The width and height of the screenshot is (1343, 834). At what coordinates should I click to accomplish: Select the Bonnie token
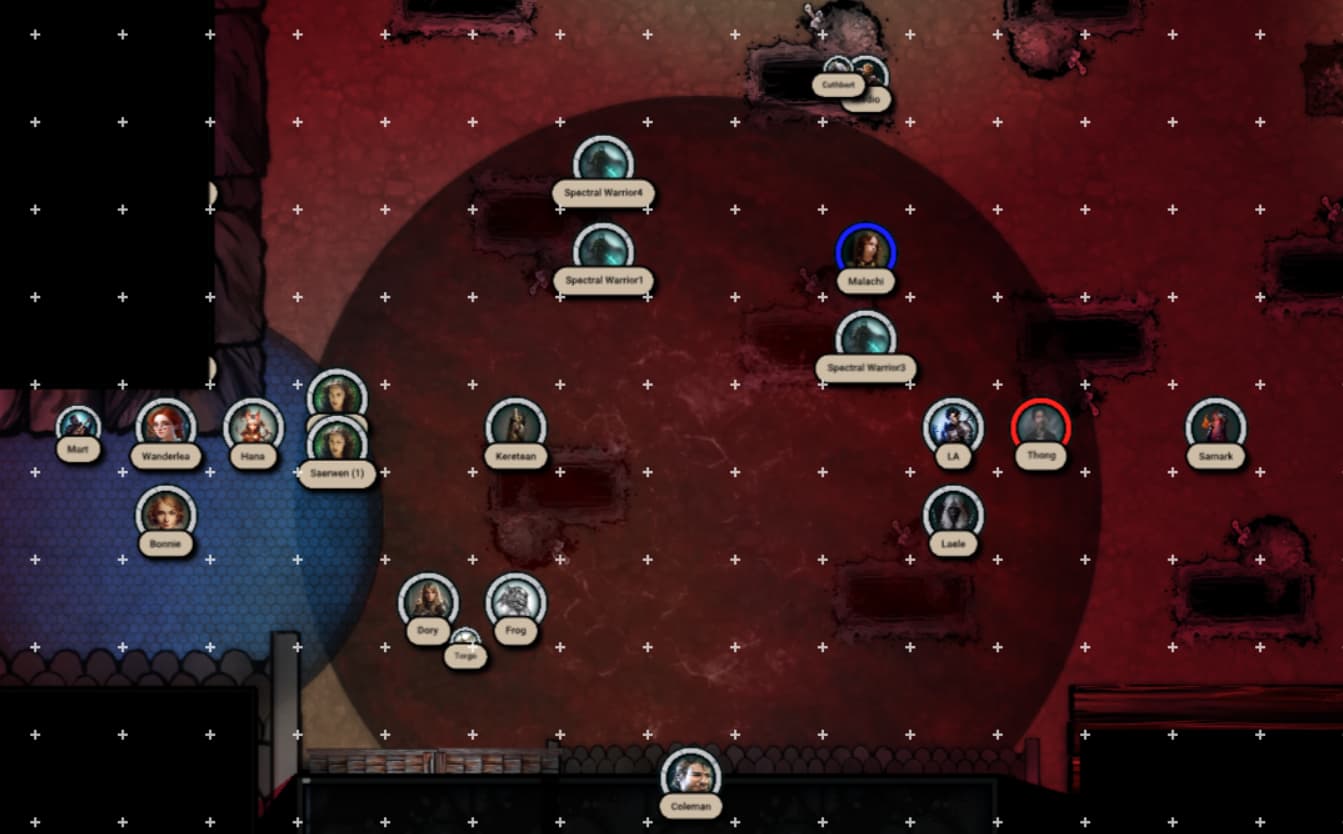pos(166,514)
